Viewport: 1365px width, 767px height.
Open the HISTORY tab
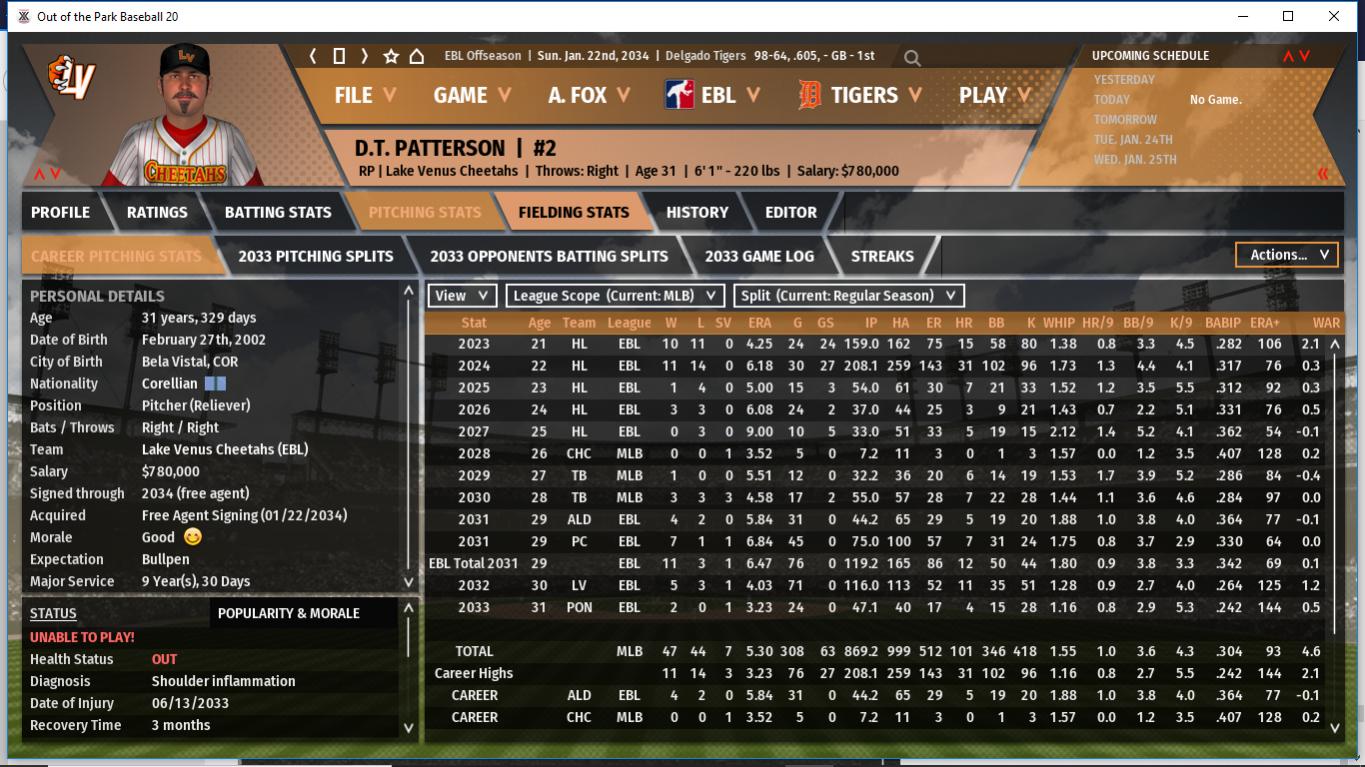[697, 212]
